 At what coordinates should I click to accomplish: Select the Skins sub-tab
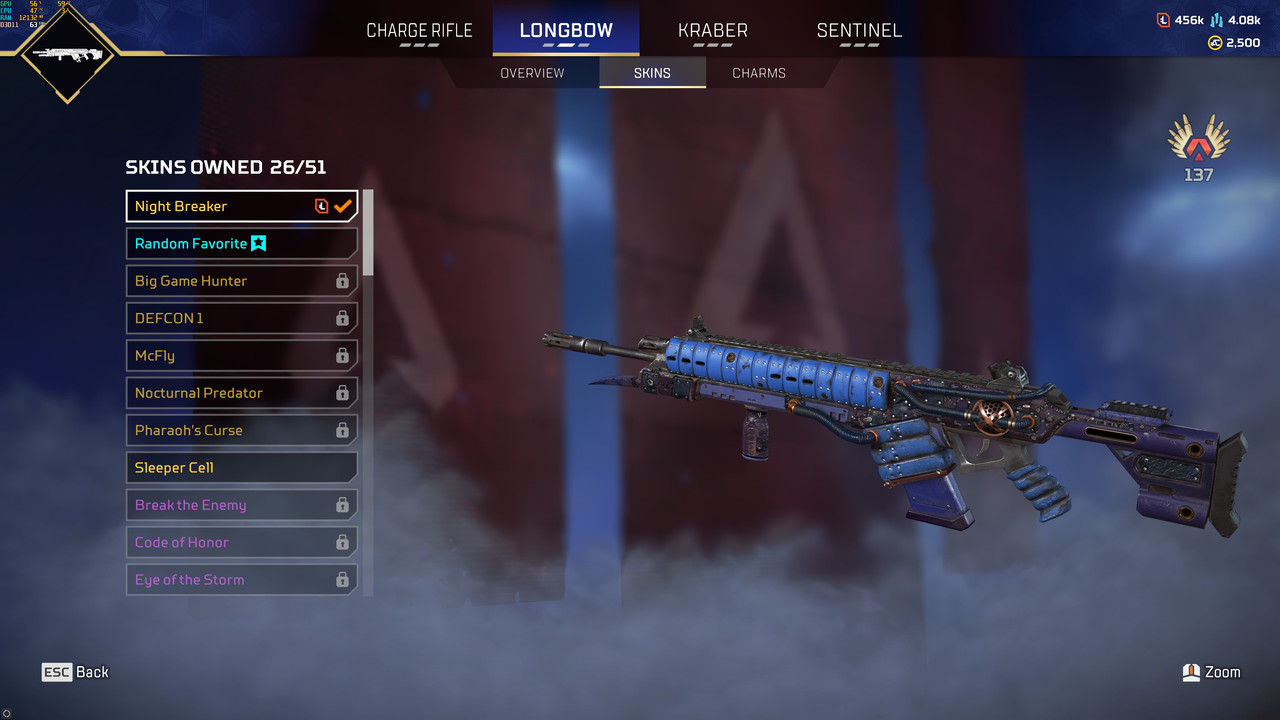tap(652, 73)
